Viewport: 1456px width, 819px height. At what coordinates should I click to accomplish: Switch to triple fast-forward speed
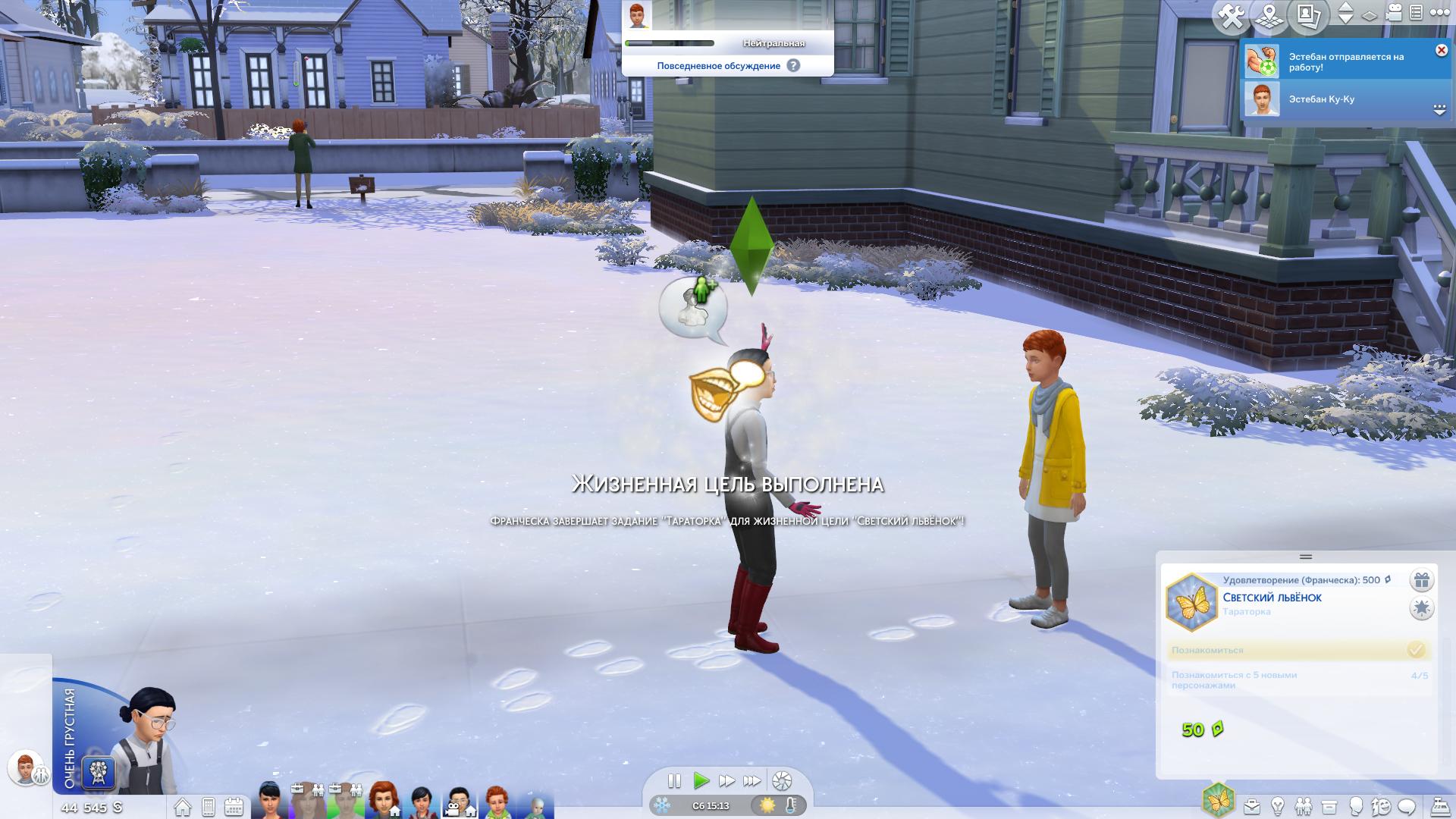tap(752, 780)
